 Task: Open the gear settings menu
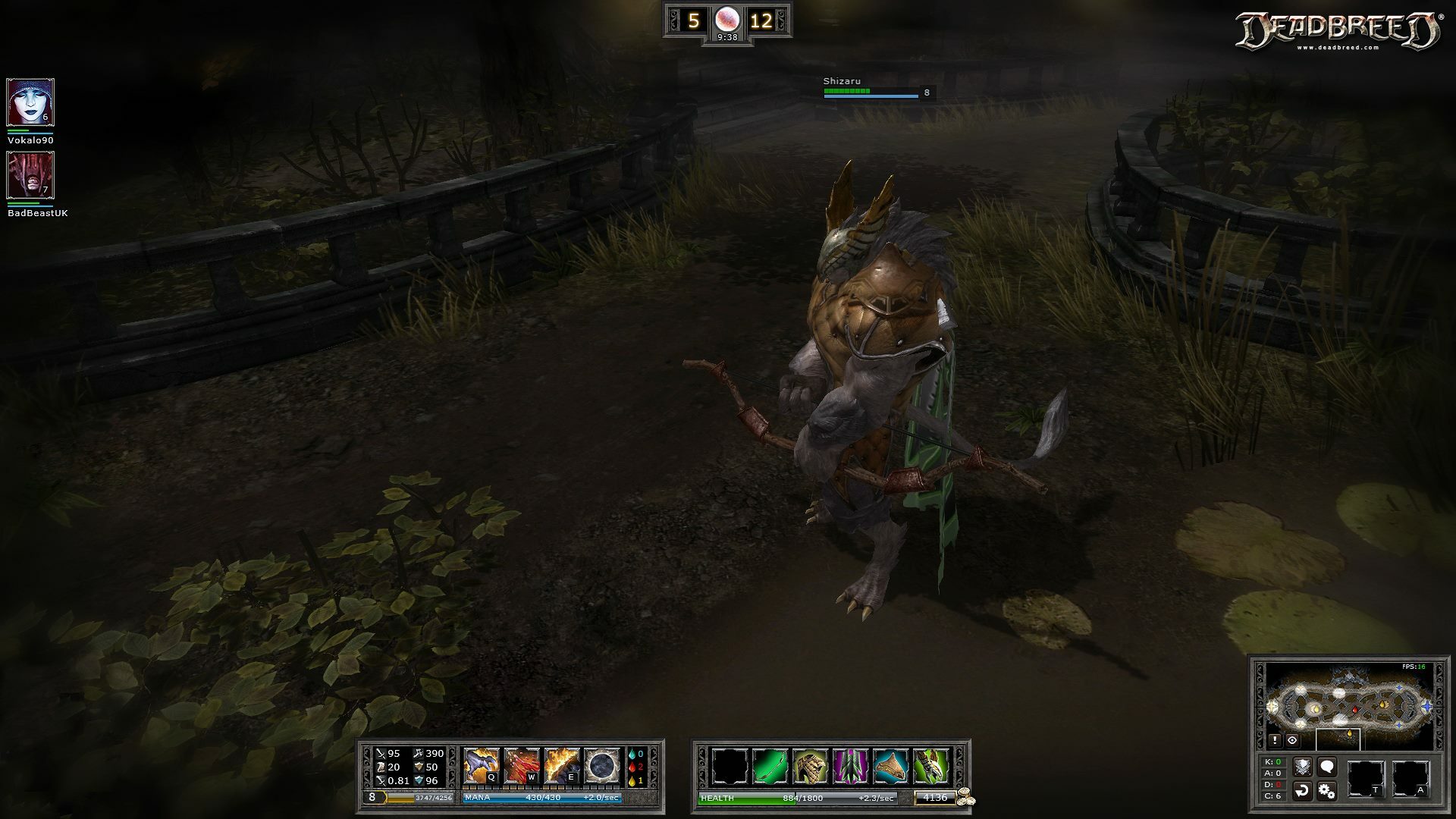point(1326,791)
